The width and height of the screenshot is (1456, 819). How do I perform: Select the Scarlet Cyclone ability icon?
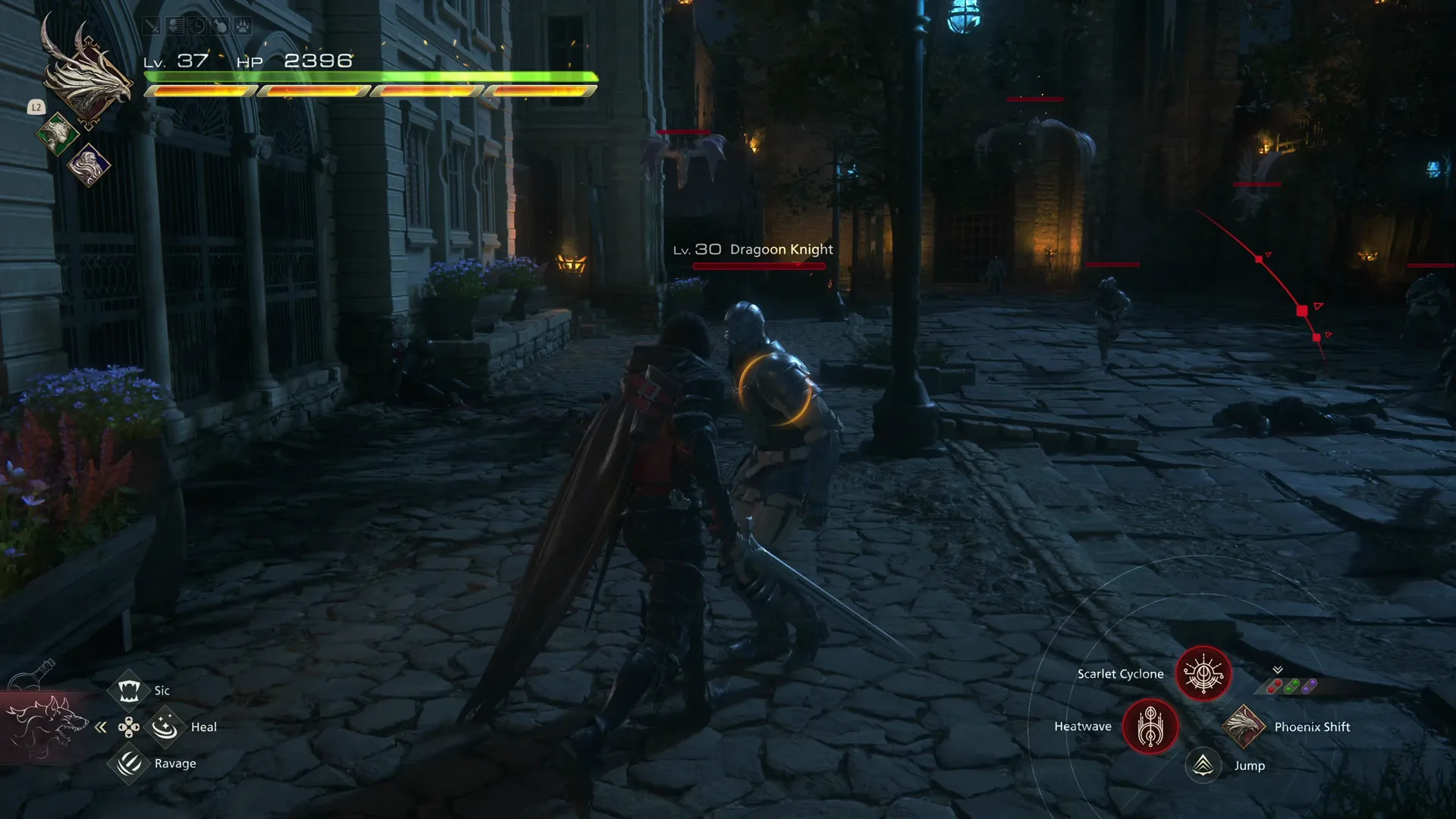tap(1203, 673)
